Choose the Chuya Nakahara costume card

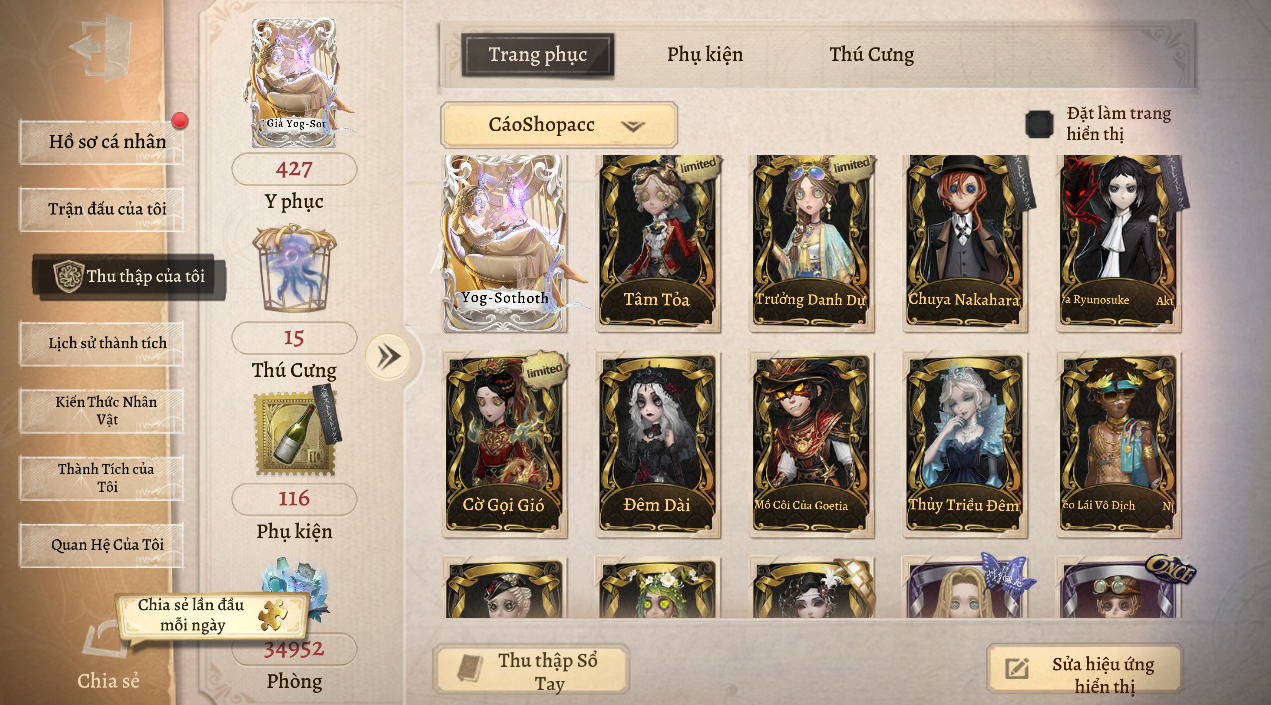pyautogui.click(x=964, y=241)
